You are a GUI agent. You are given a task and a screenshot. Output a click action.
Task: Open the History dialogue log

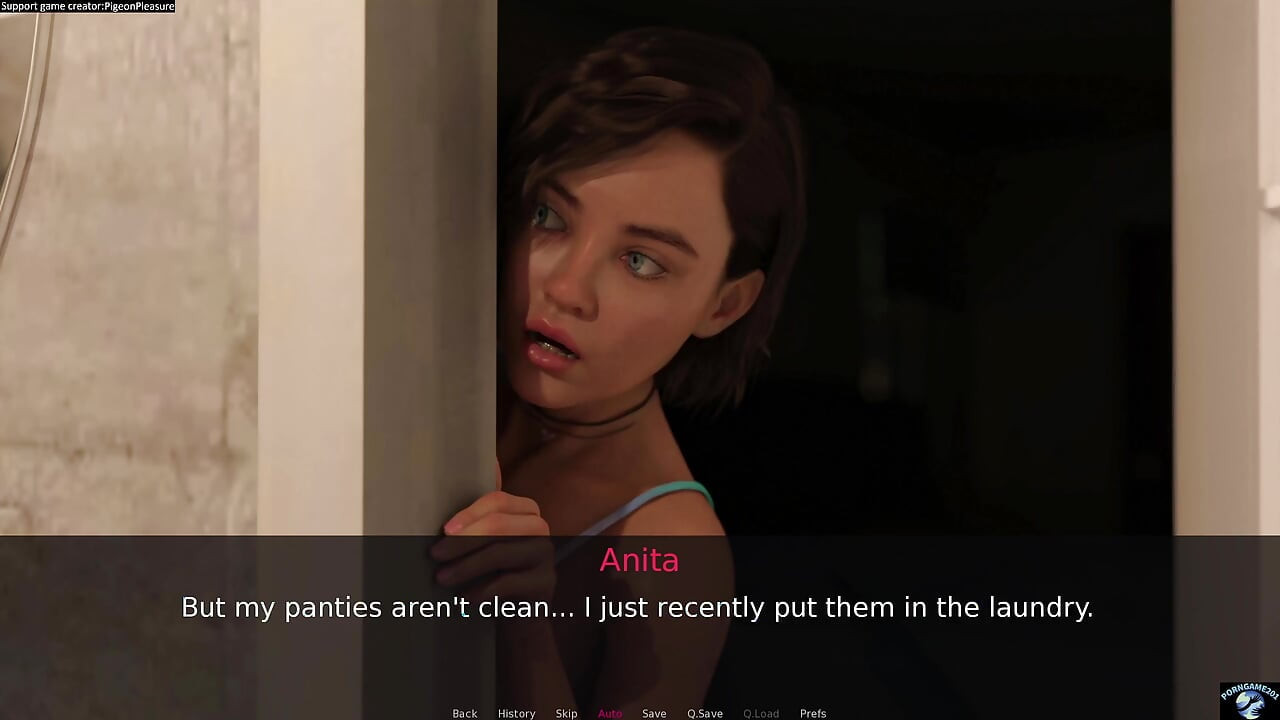516,713
